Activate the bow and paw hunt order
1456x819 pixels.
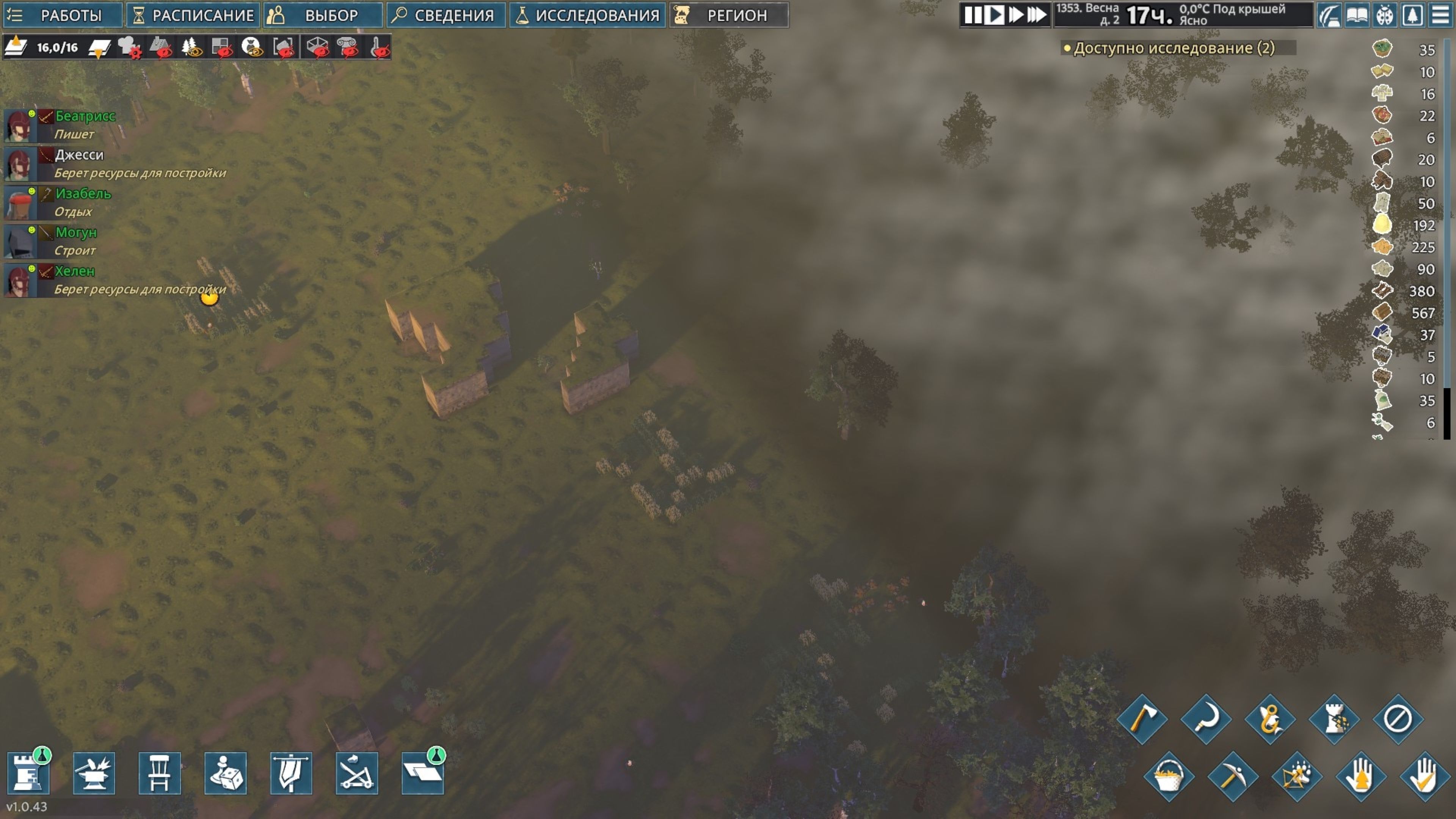click(1297, 777)
